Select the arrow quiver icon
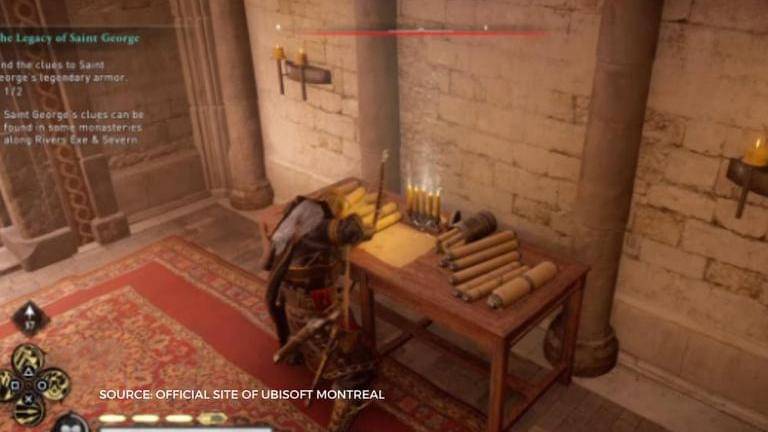 tap(29, 321)
